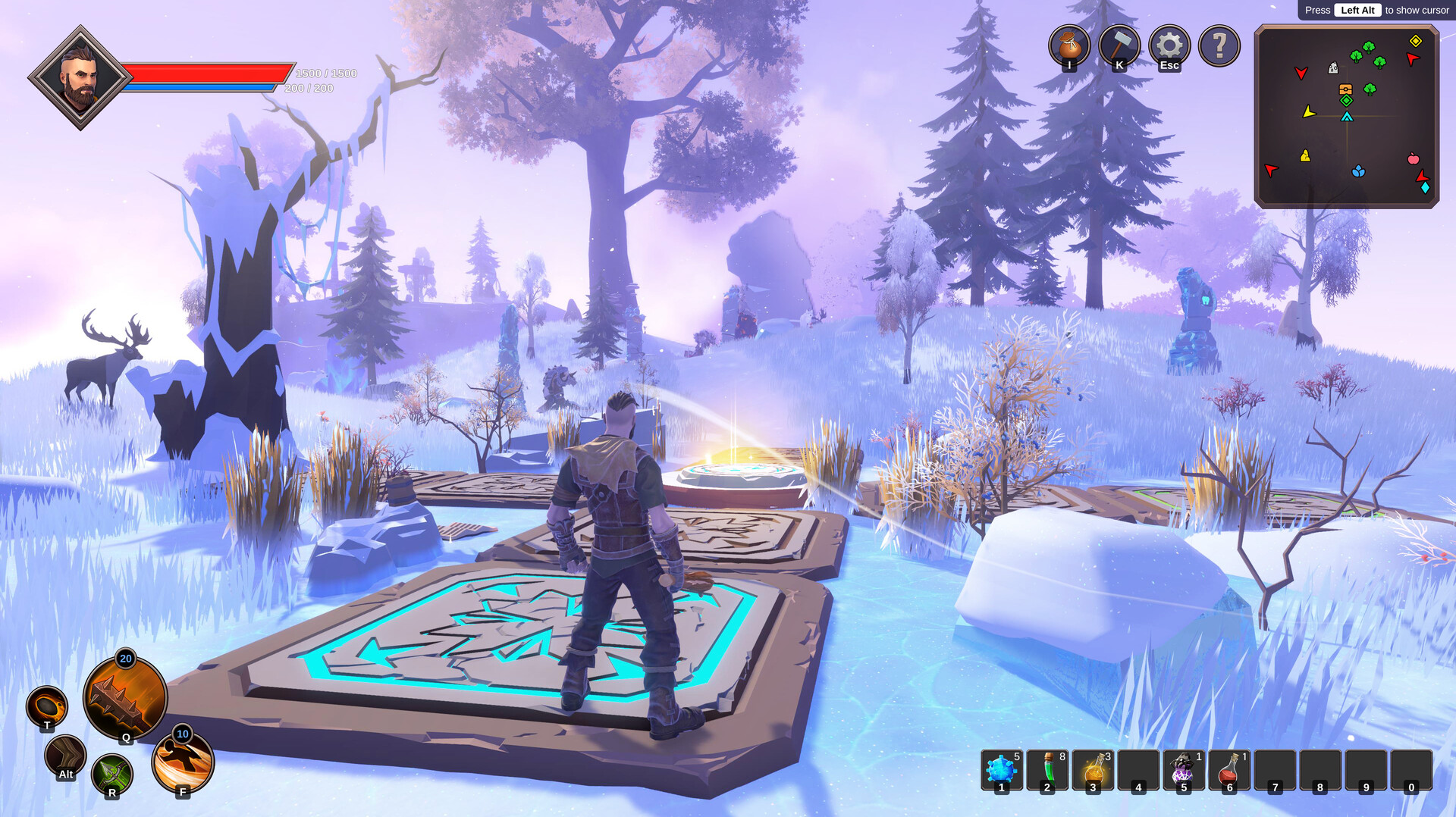Select the blue spiked orb hotbar slot
Viewport: 1456px width, 817px height.
pyautogui.click(x=1001, y=770)
